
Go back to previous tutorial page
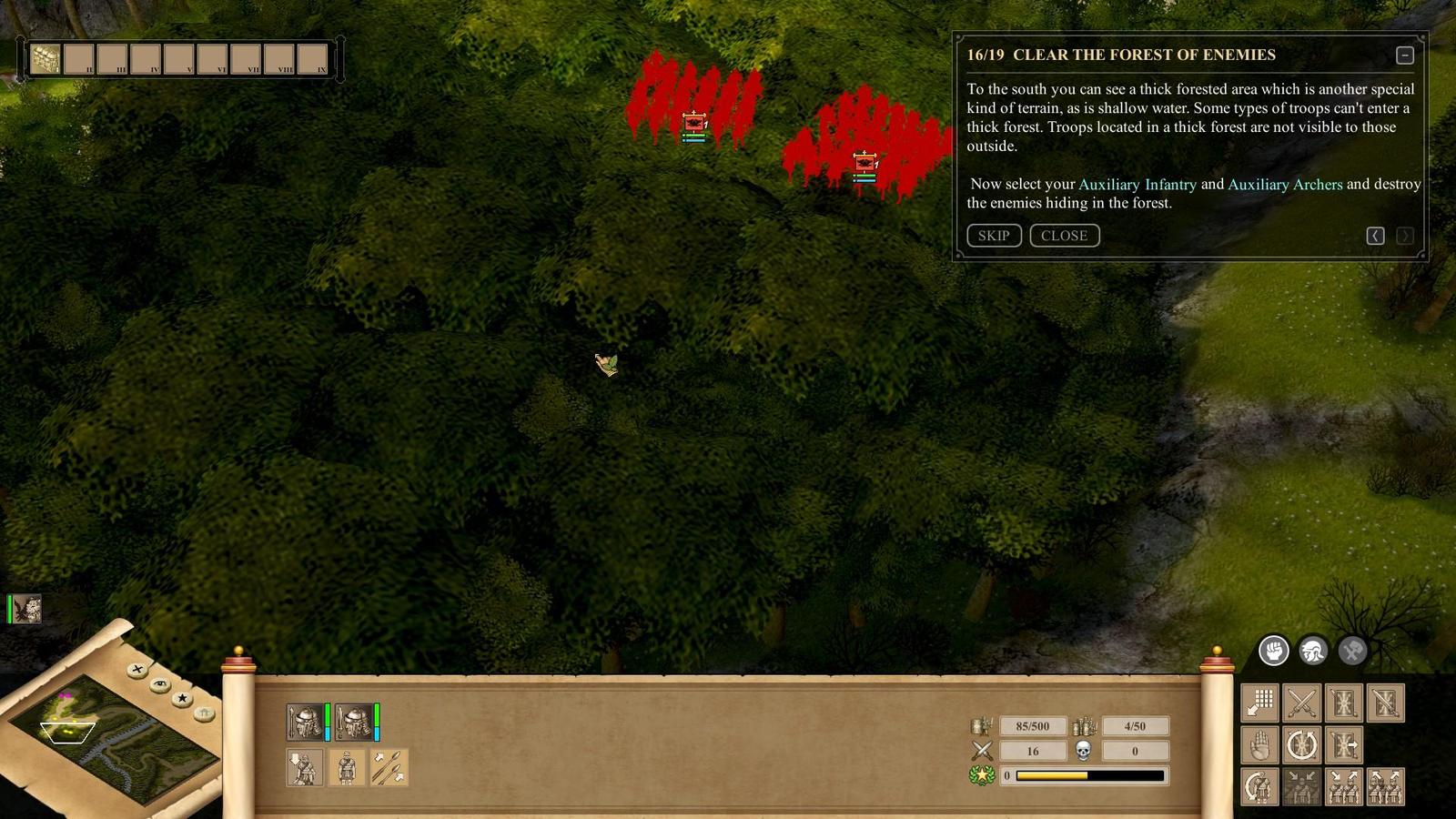(x=1375, y=236)
